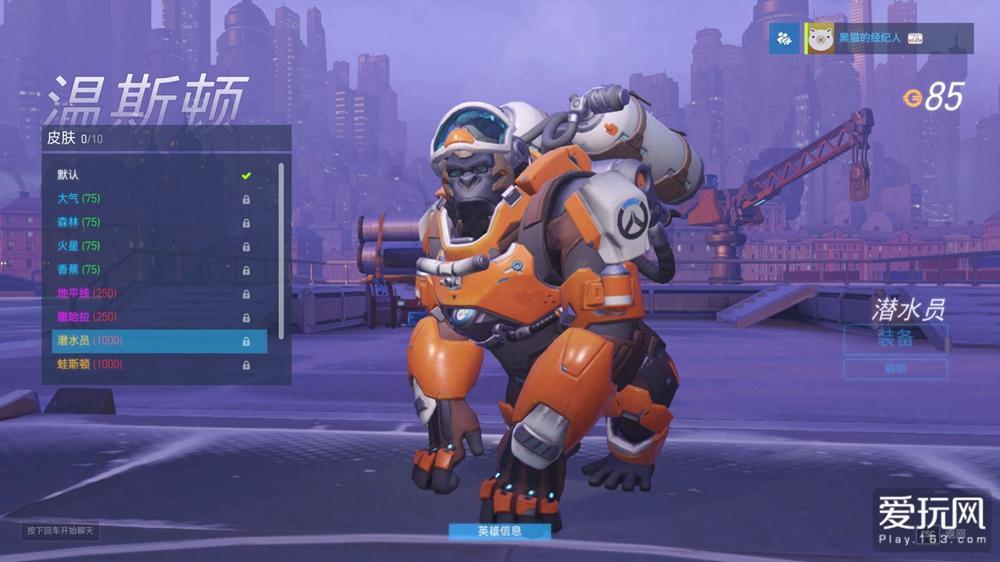Open the 英雄信息 hero info button

point(499,531)
